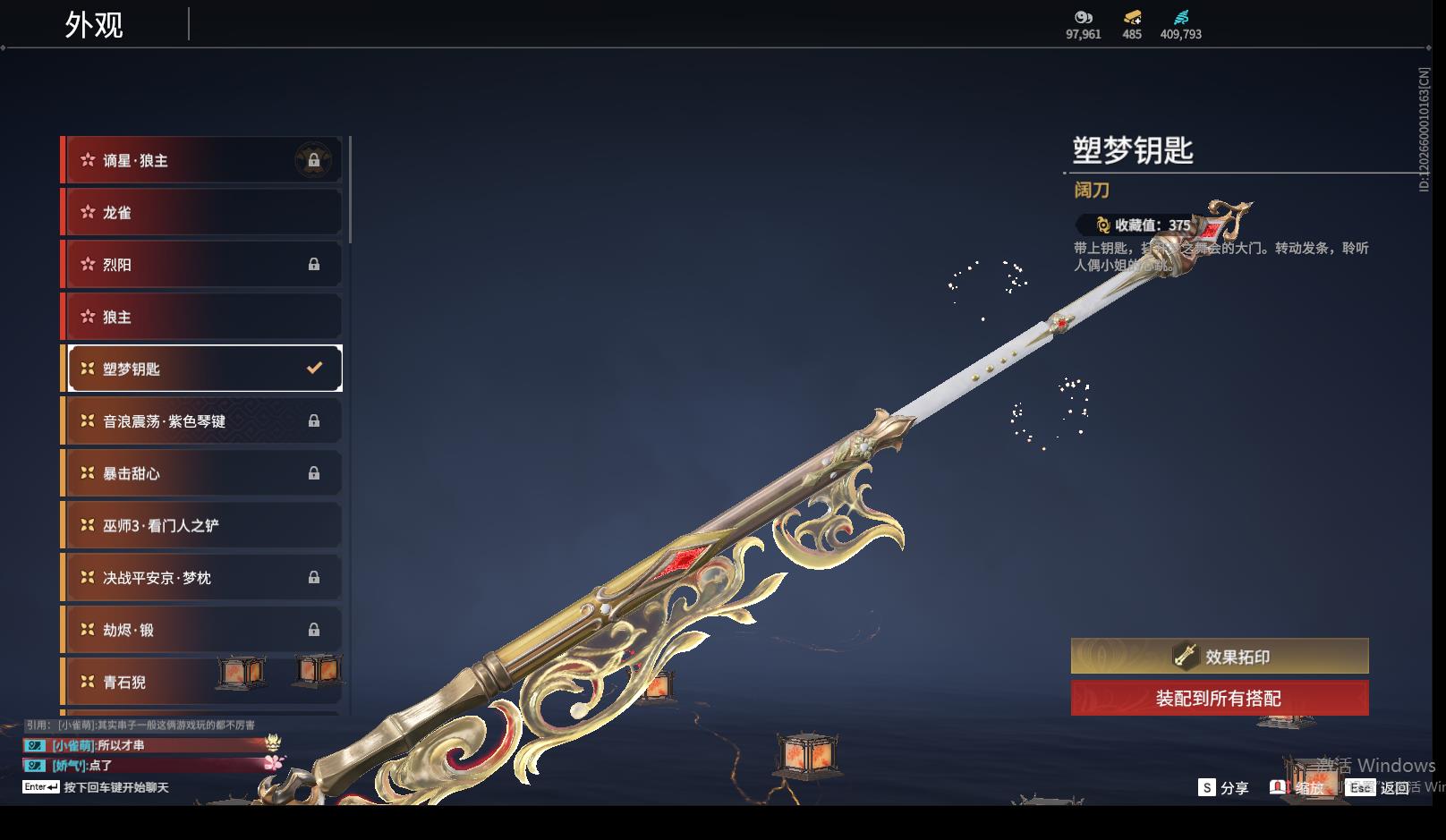Select the locked 烈阳 skin

click(x=203, y=265)
